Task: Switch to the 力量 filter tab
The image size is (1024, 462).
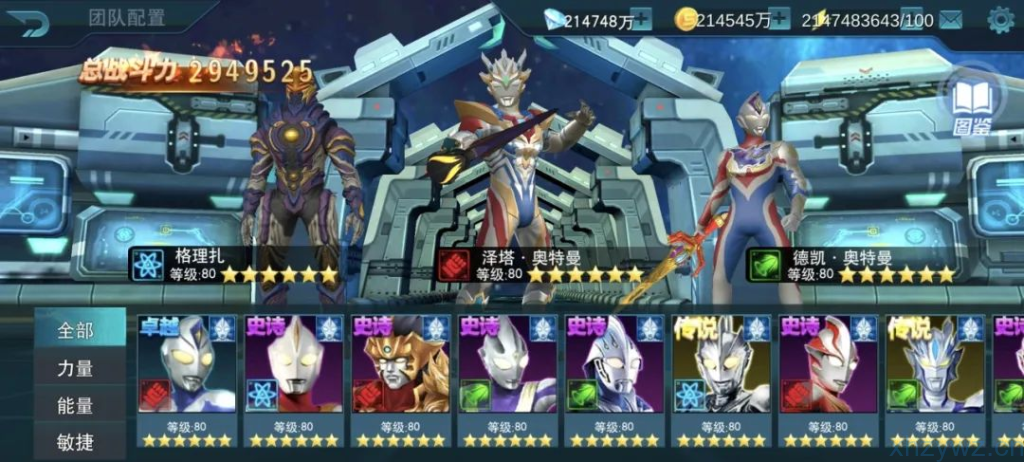Action: (x=76, y=368)
